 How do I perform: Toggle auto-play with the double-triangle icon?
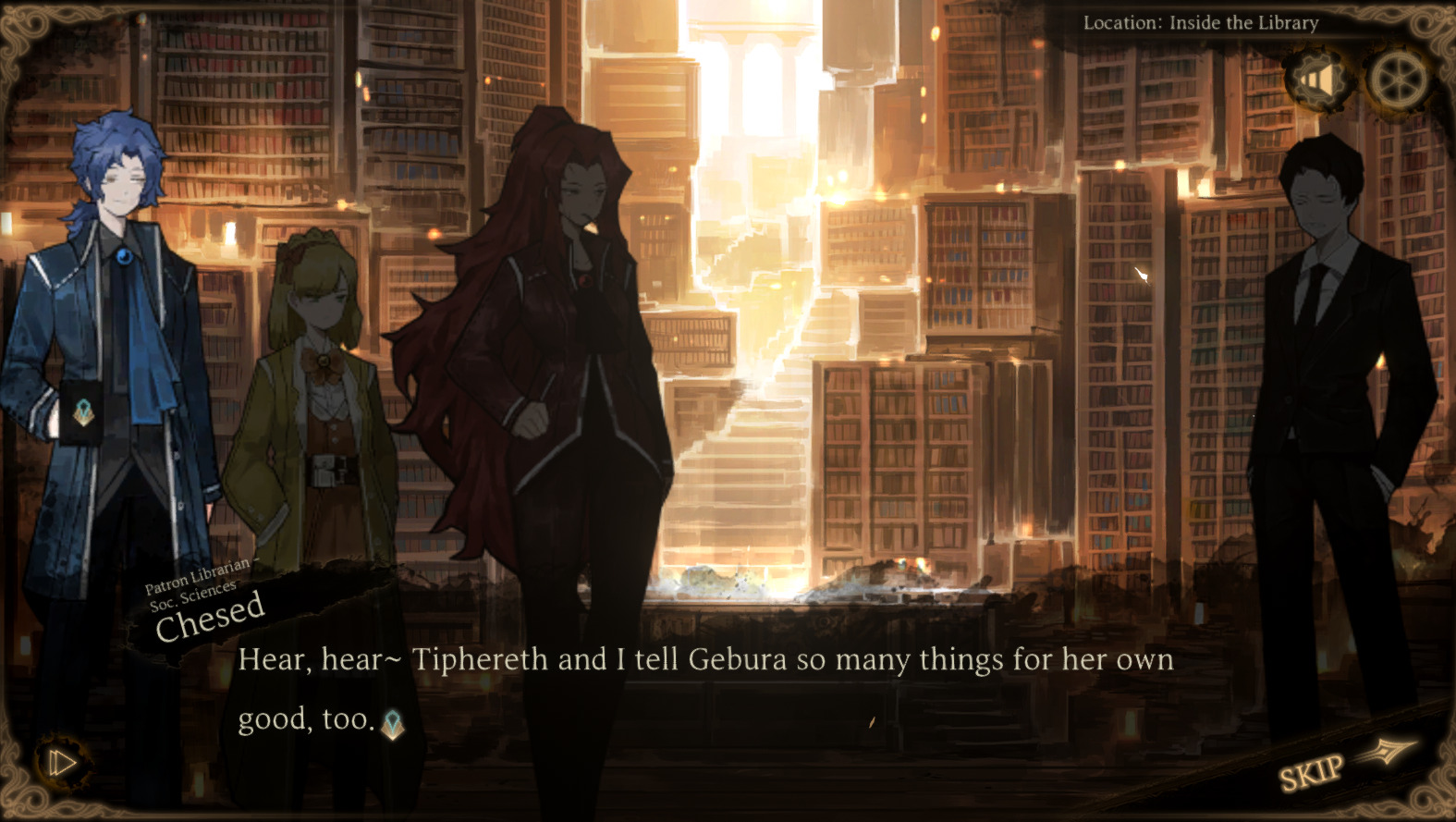pyautogui.click(x=61, y=763)
